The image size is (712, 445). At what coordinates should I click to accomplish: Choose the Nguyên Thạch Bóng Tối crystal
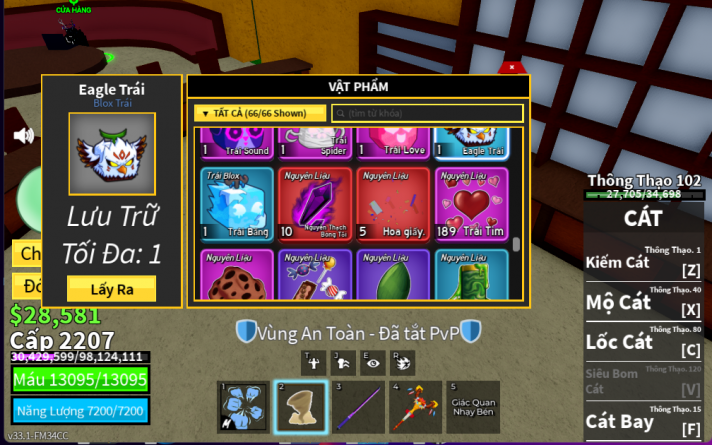tap(313, 202)
